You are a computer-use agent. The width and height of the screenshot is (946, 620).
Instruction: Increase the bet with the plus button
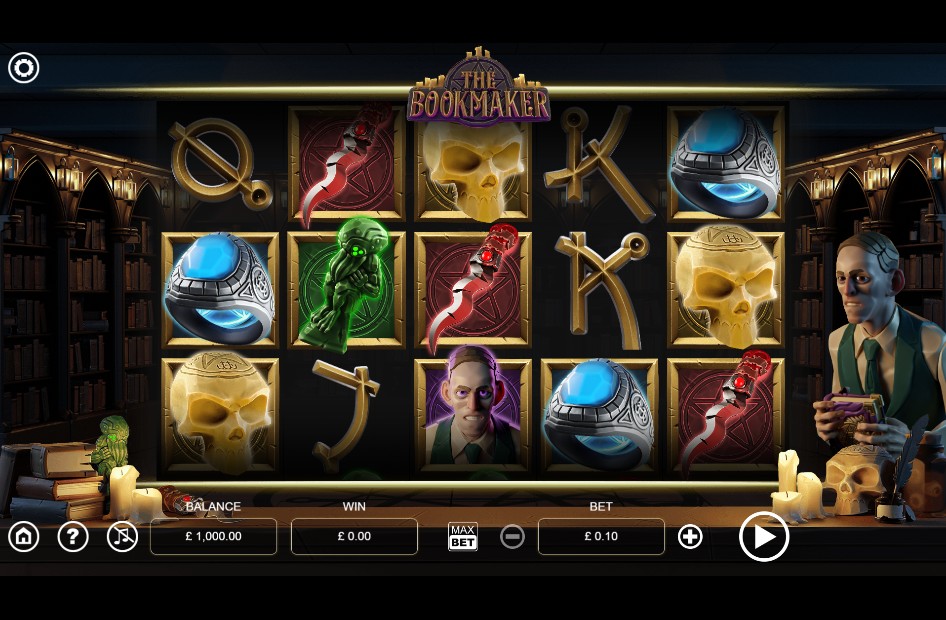[690, 537]
